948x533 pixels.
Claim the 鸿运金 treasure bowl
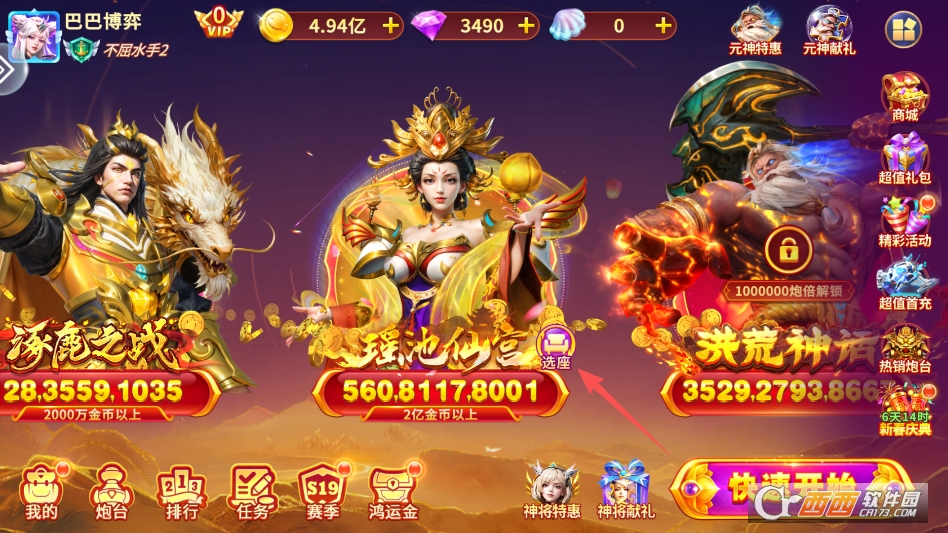[x=393, y=490]
